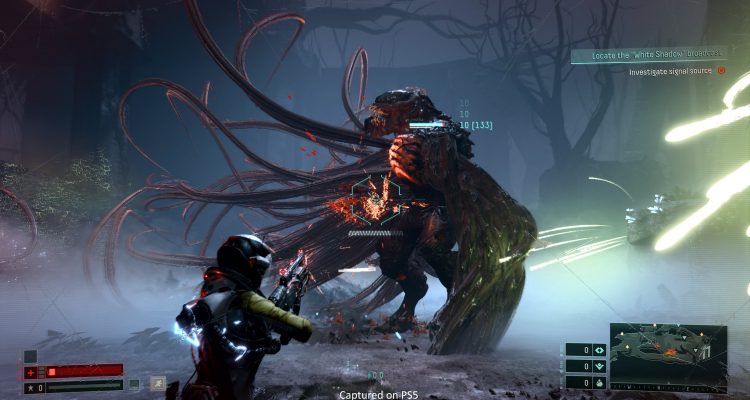
Task: Select the dash ability icon
Action: pyautogui.click(x=158, y=383)
